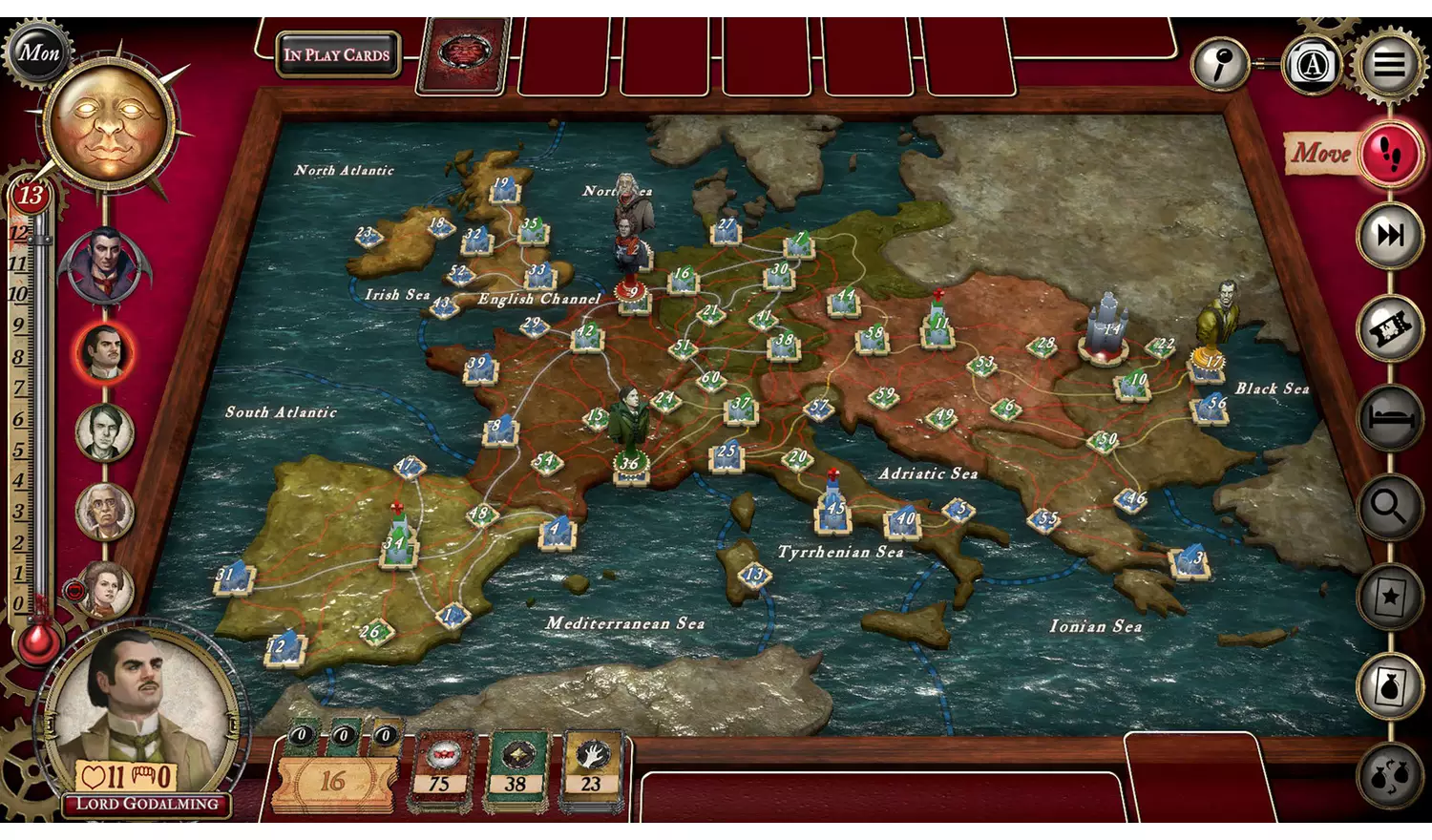This screenshot has height=840, width=1432.
Task: Select the trade resources bag icon
Action: (1387, 764)
